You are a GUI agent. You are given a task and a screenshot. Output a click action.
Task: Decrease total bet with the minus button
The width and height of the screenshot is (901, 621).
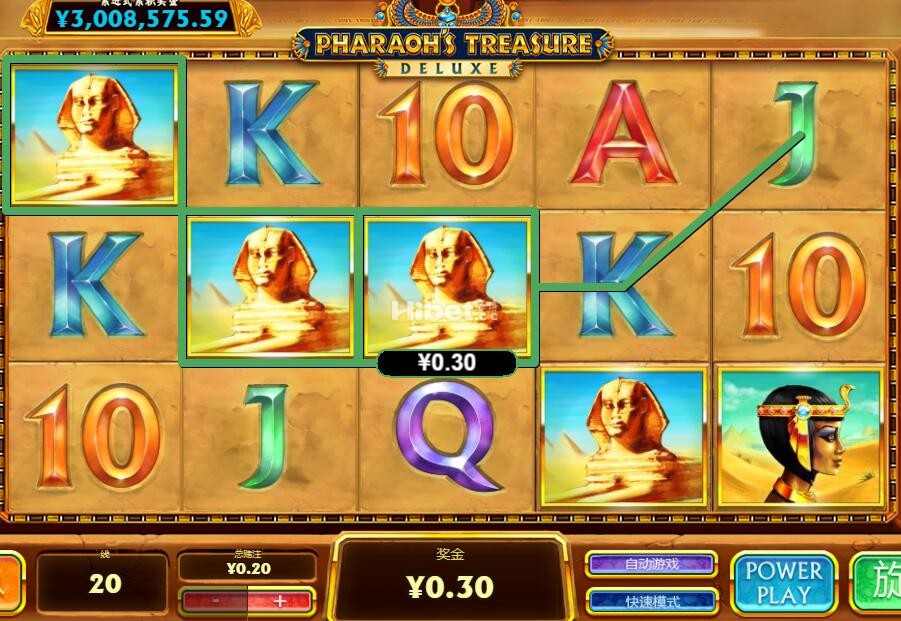[x=216, y=601]
